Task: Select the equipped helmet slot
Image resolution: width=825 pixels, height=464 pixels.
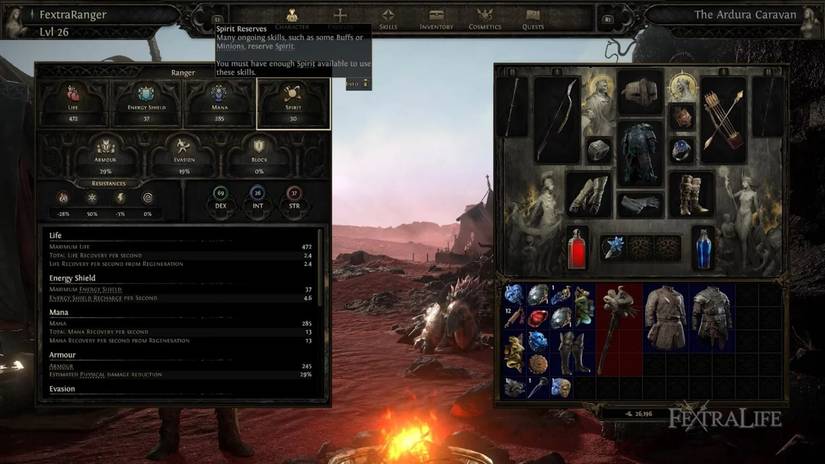Action: pyautogui.click(x=639, y=95)
